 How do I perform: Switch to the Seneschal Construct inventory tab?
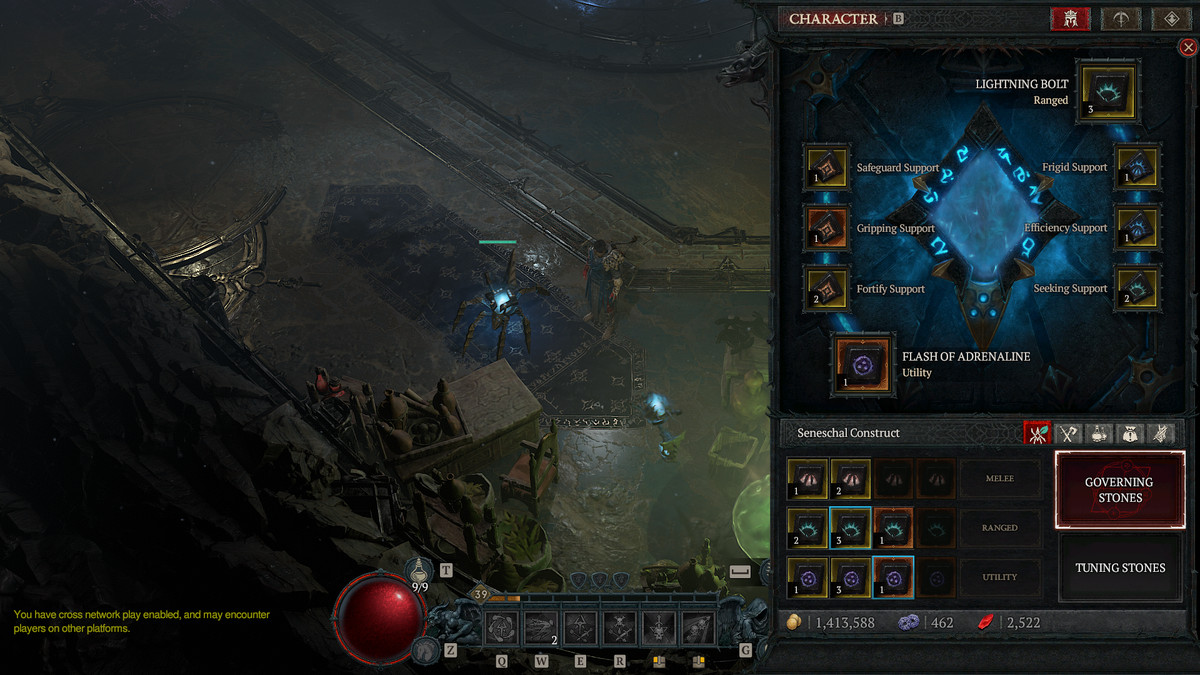pos(1038,433)
